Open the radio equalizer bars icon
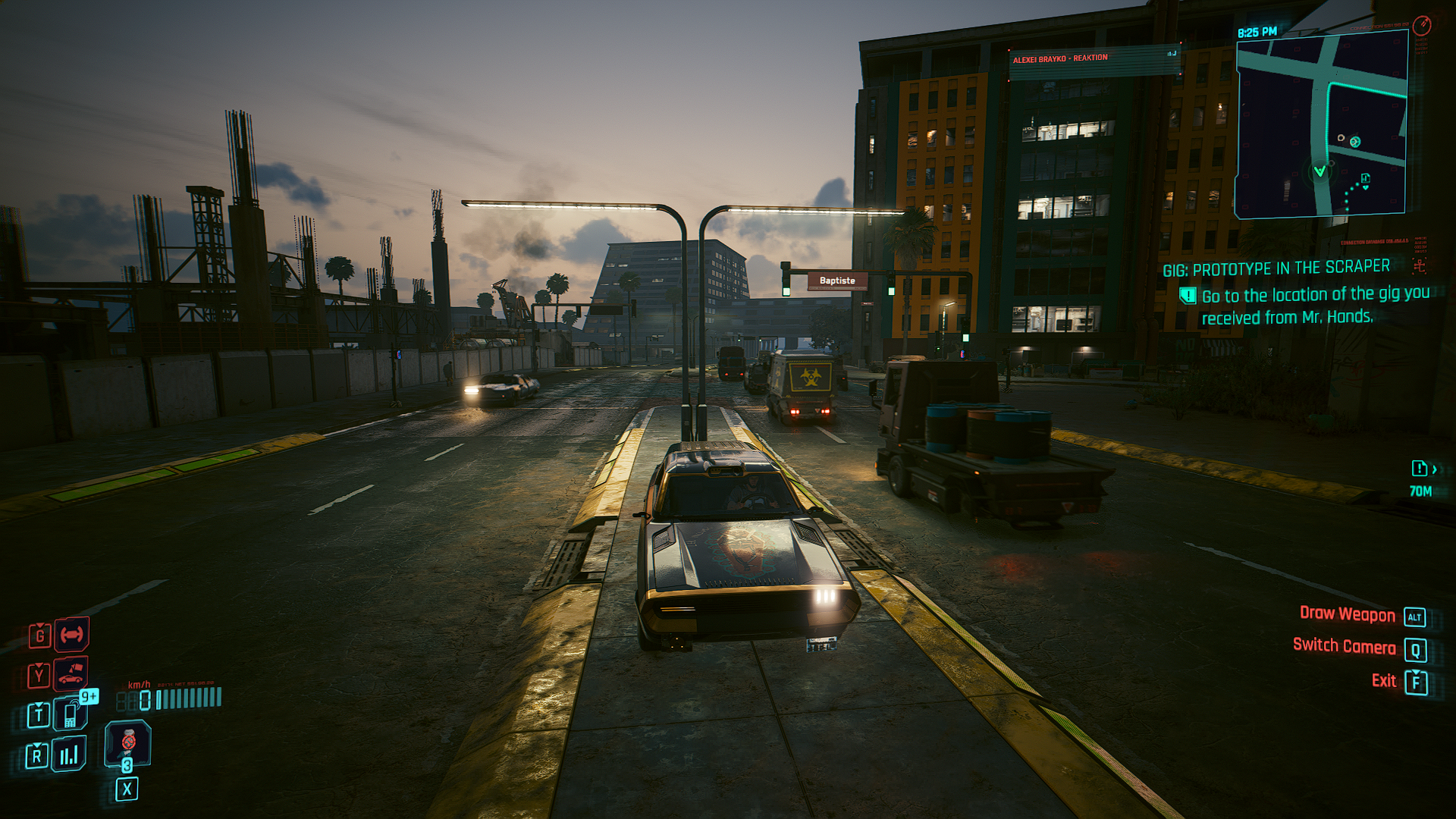Viewport: 1456px width, 819px height. tap(69, 755)
